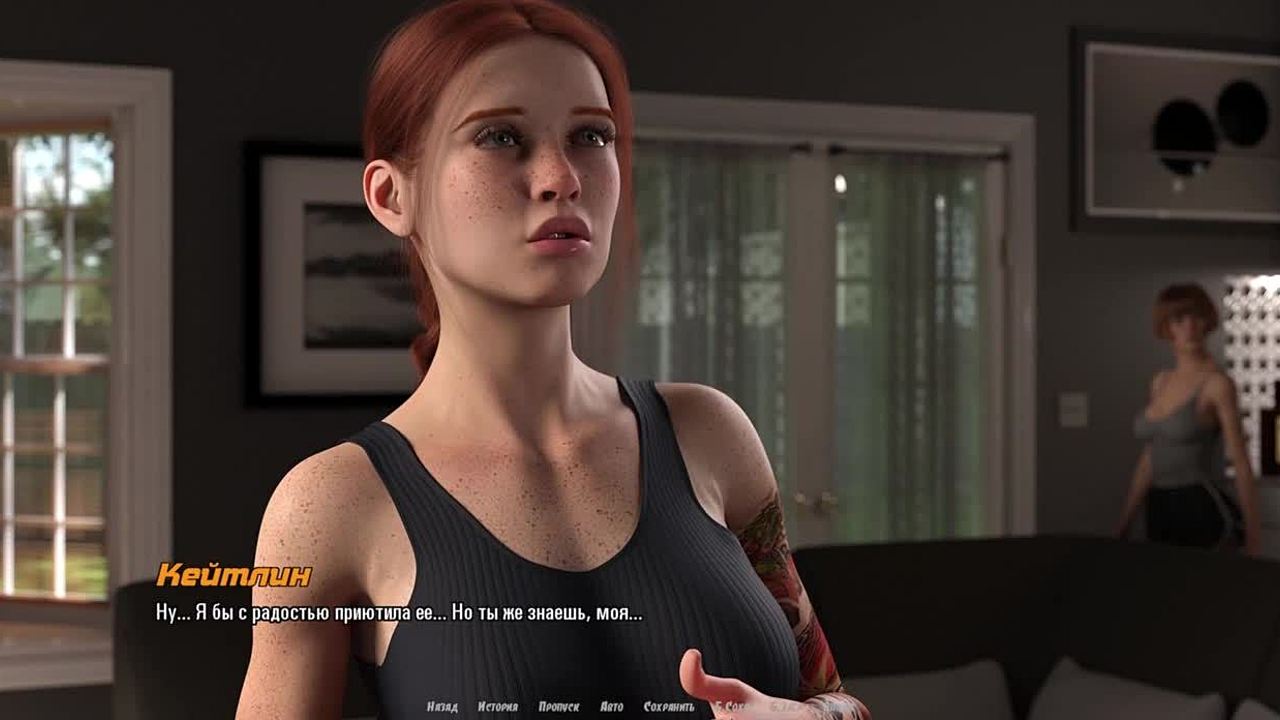
Task: Open the Сохранить save menu
Action: point(669,707)
